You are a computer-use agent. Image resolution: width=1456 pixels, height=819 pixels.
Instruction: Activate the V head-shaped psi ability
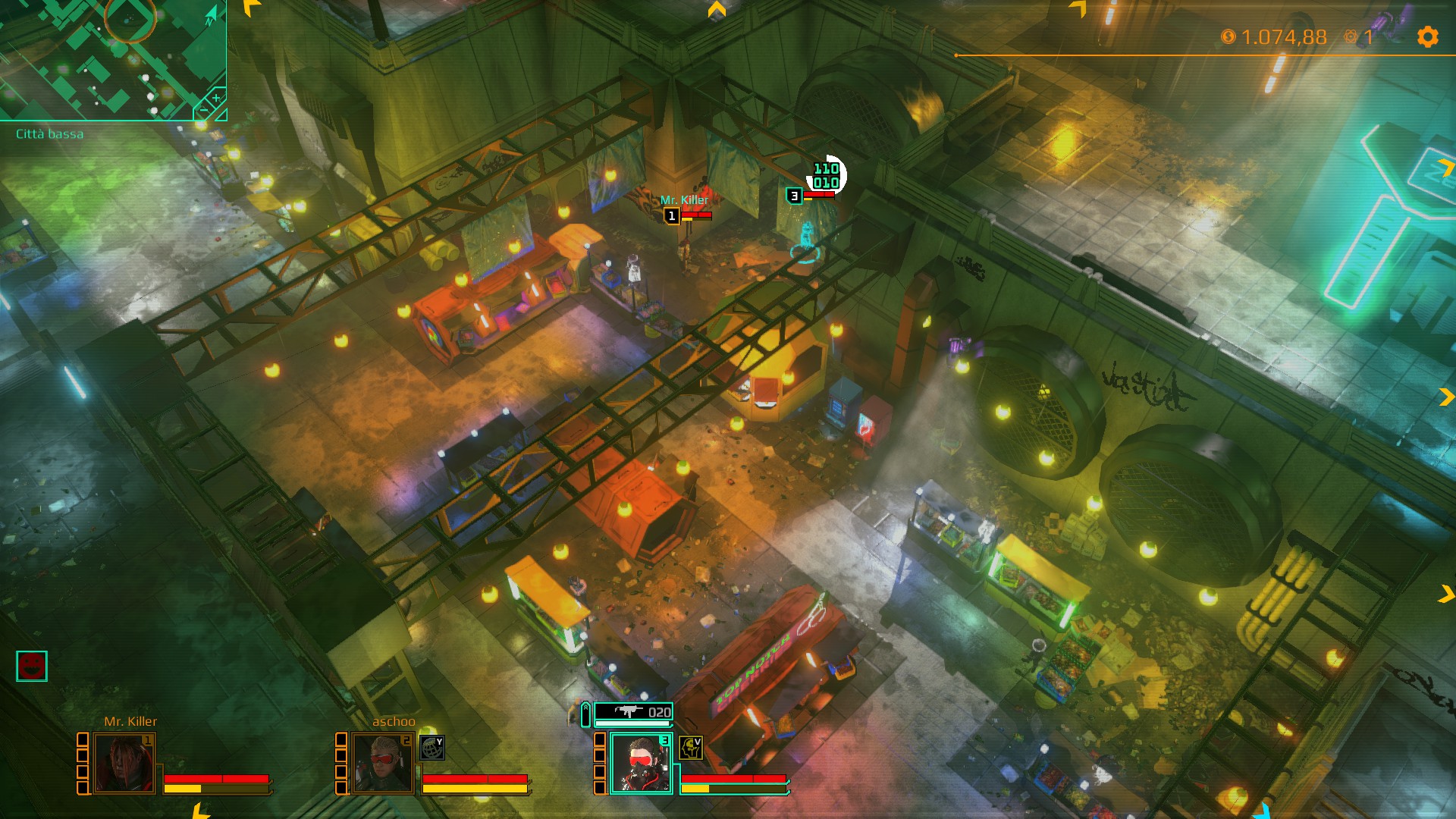[x=691, y=748]
